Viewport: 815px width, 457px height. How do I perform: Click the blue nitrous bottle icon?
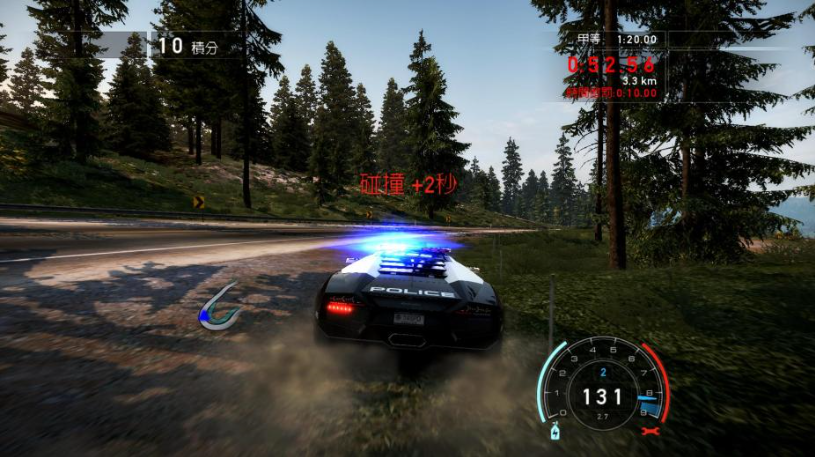tap(553, 432)
